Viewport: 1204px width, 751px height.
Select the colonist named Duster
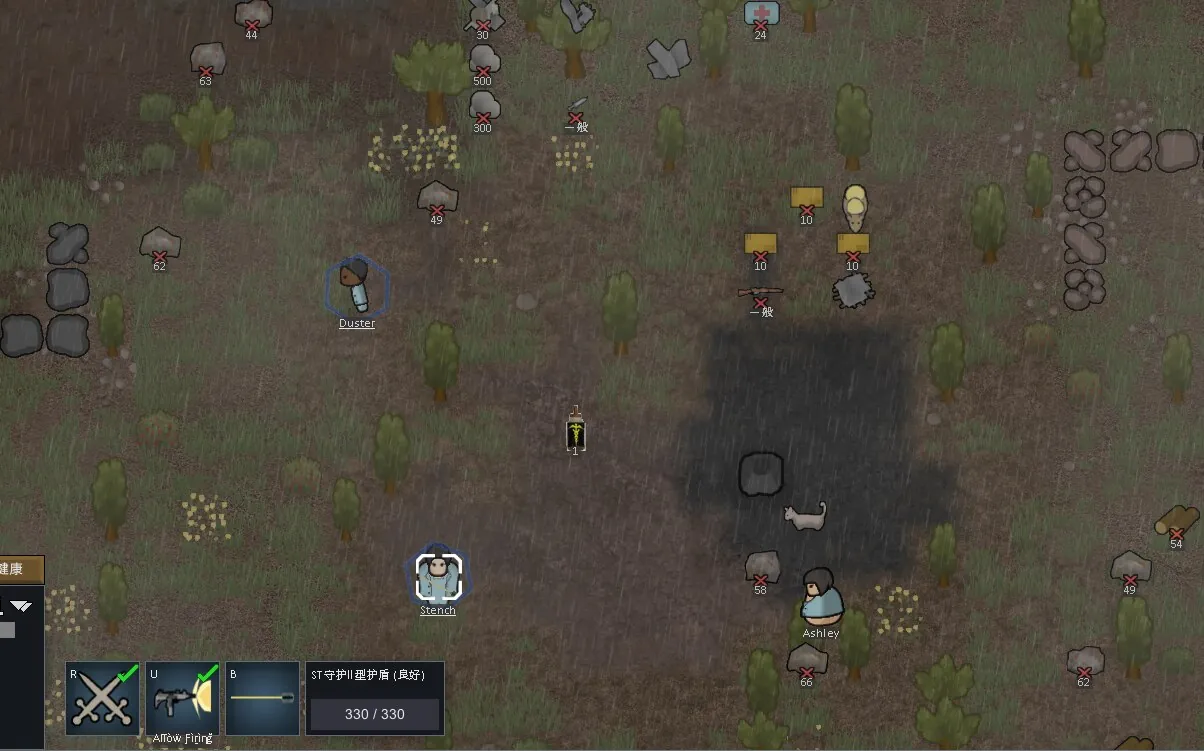coord(356,287)
